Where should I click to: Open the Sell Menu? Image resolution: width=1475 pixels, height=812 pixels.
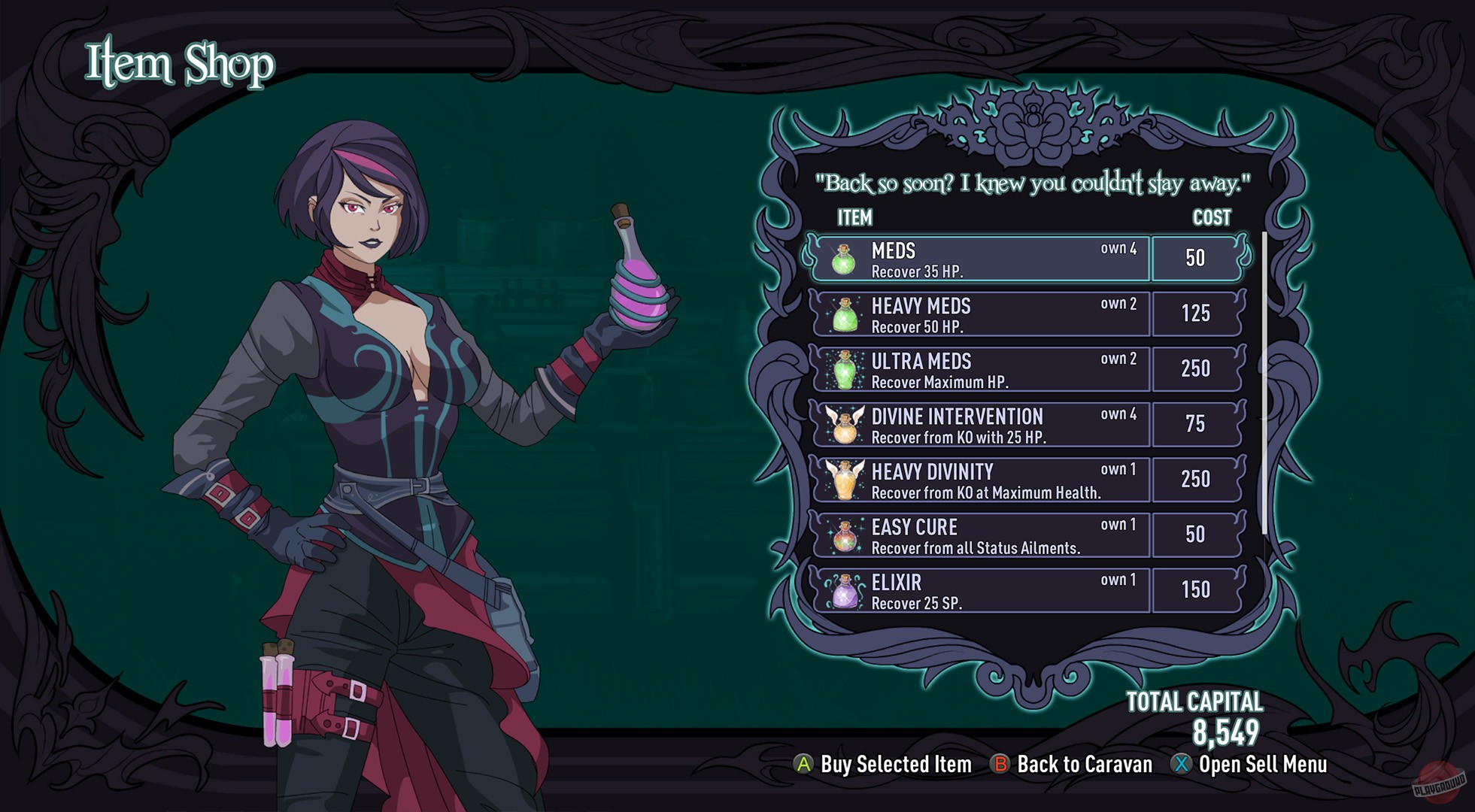coord(1264,765)
